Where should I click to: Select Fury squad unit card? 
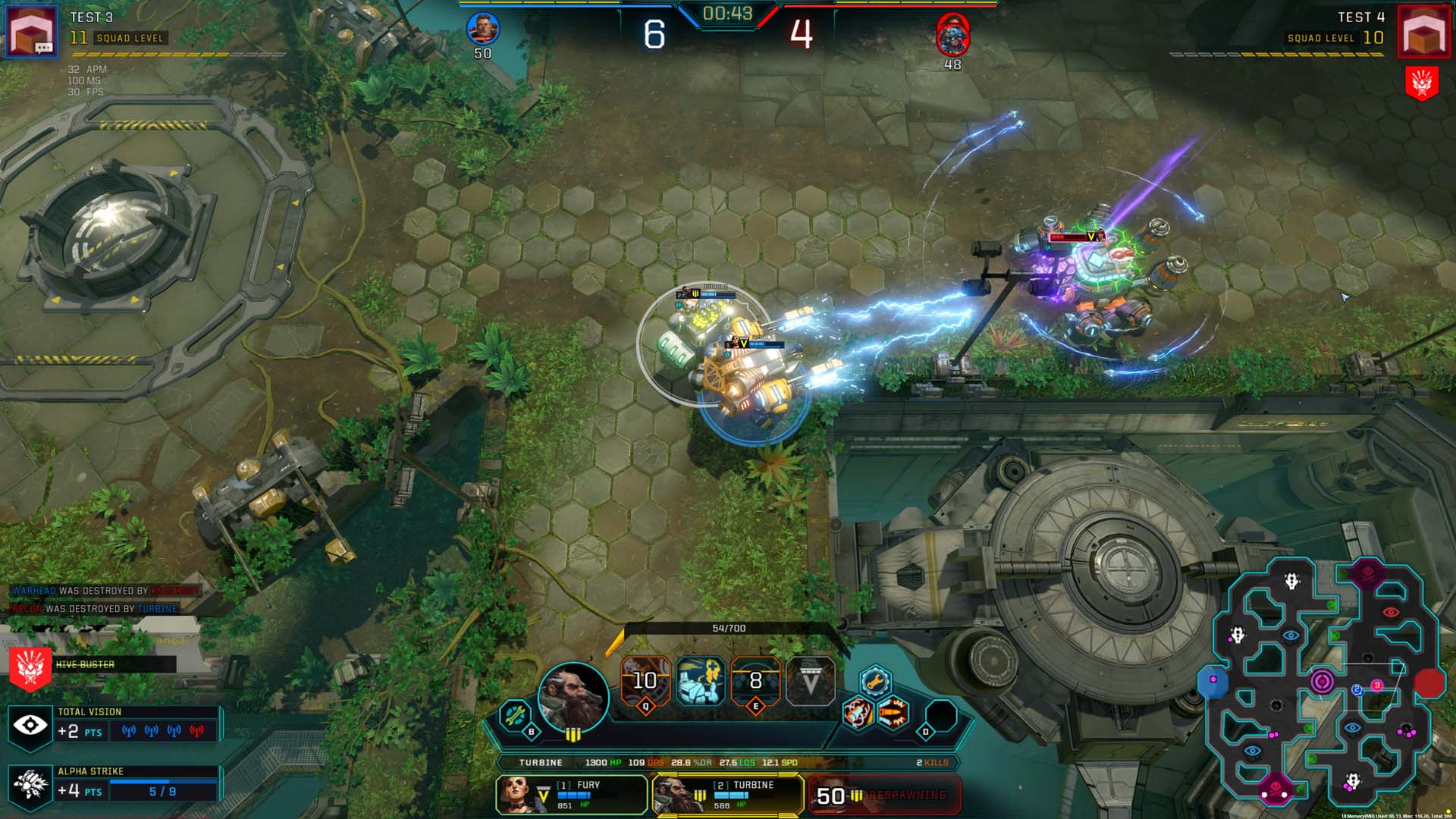tap(572, 794)
